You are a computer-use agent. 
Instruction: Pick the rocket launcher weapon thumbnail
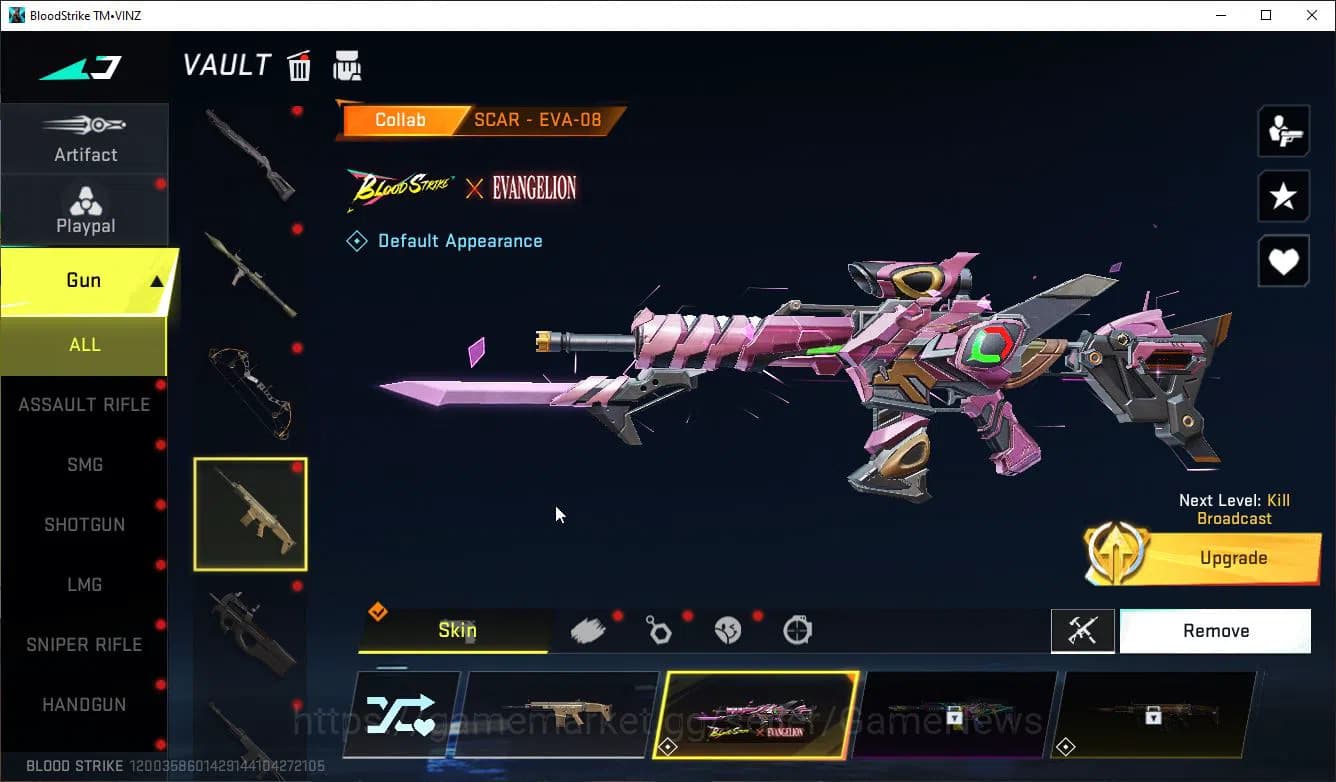pyautogui.click(x=250, y=272)
